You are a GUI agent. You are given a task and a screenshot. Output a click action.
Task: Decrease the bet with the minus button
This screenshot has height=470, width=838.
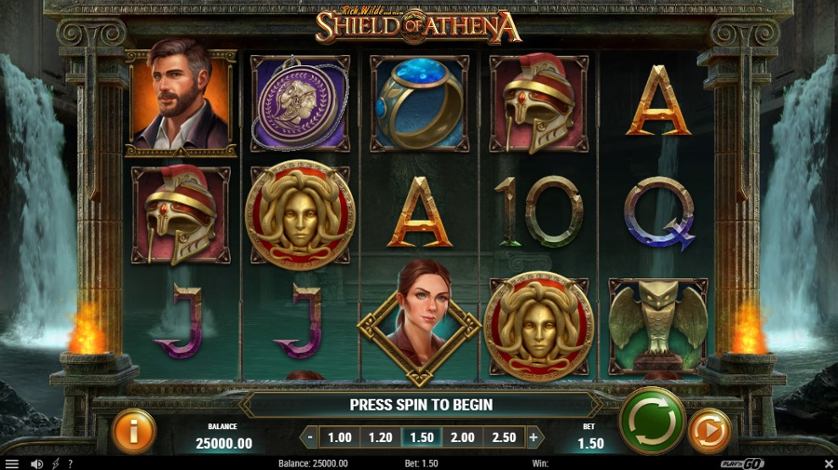311,437
